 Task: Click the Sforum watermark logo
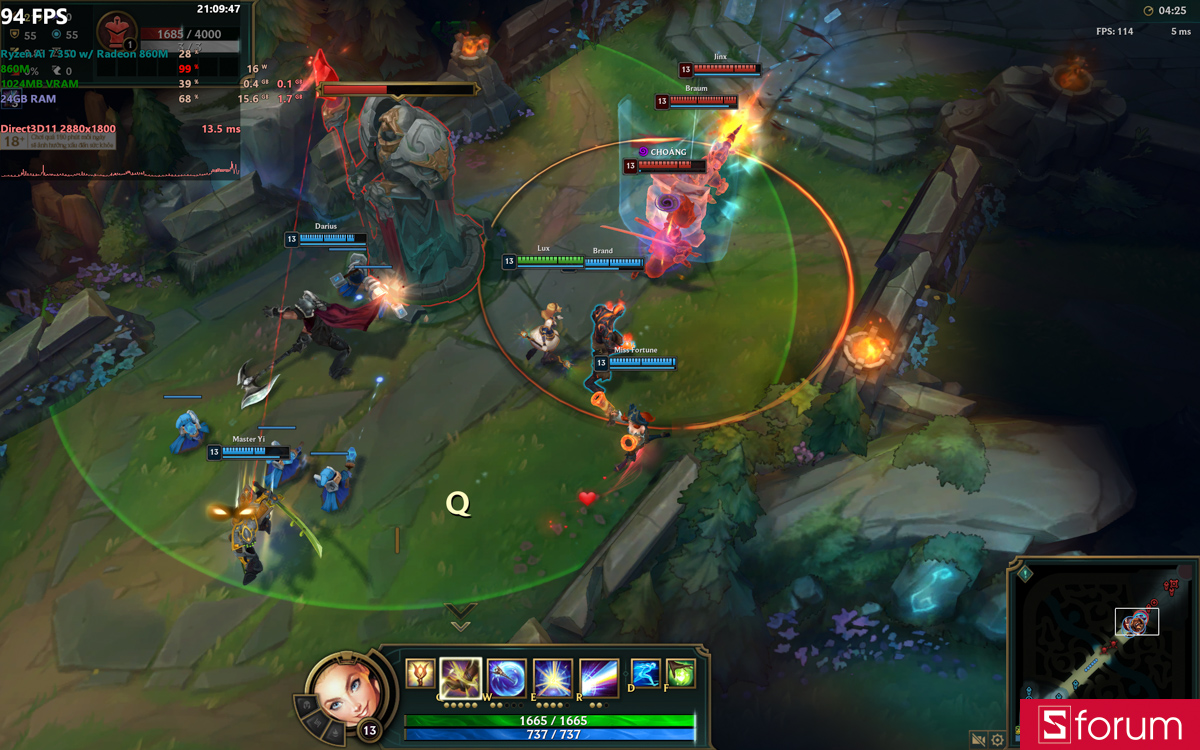[x=1109, y=725]
